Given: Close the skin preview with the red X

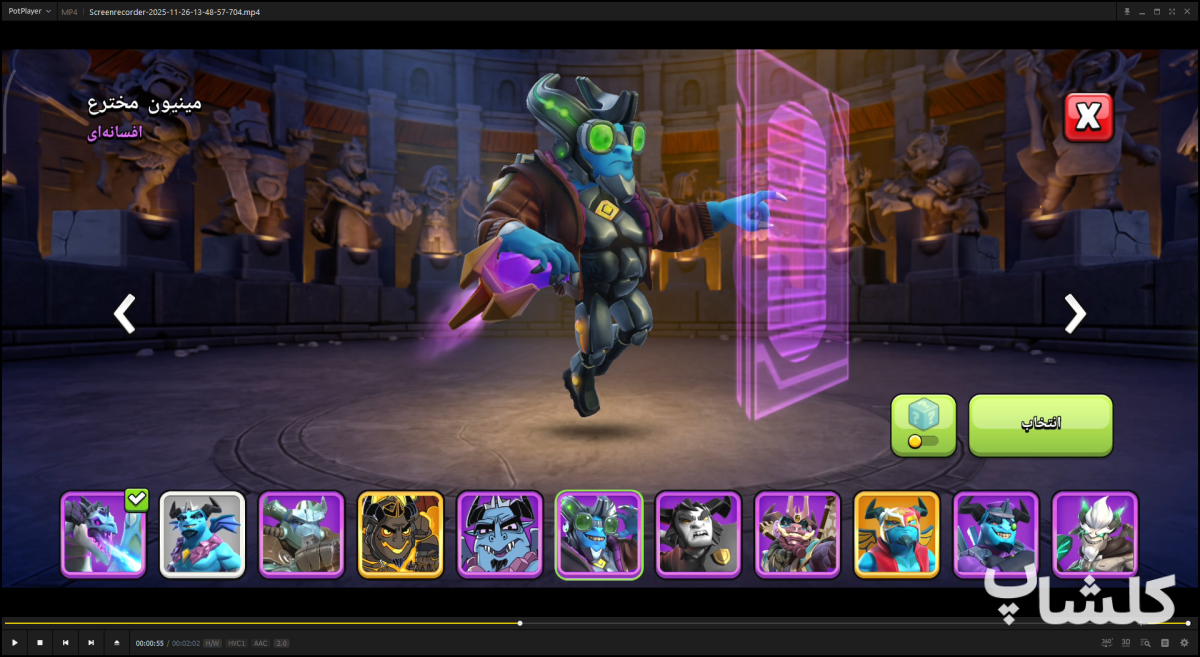Looking at the screenshot, I should 1088,118.
